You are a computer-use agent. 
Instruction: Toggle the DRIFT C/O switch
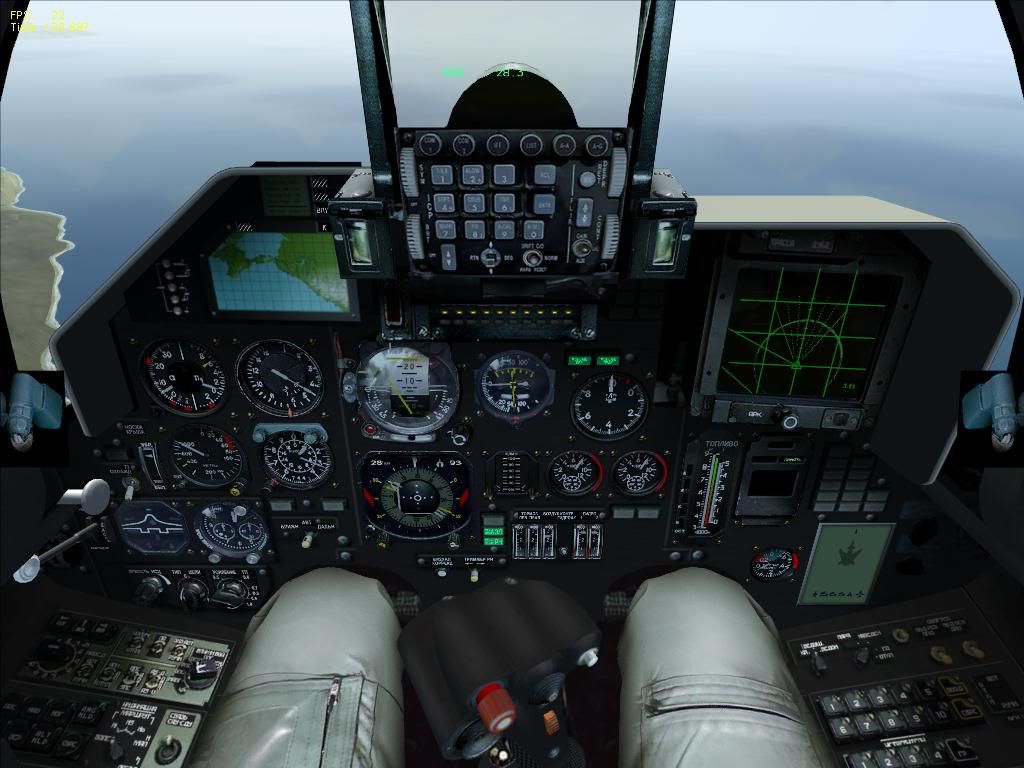533,258
